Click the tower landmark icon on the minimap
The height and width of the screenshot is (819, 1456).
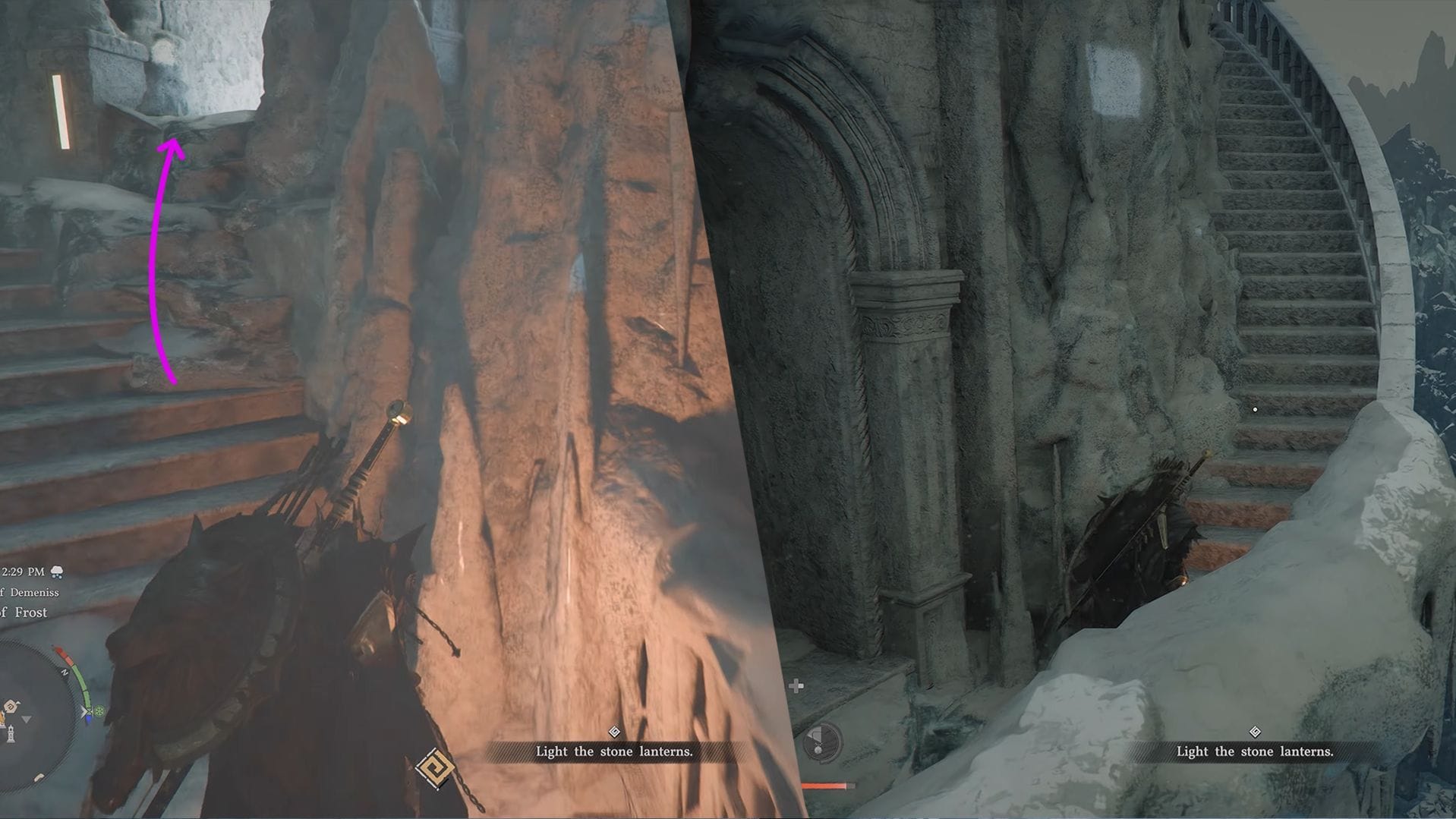[x=11, y=733]
